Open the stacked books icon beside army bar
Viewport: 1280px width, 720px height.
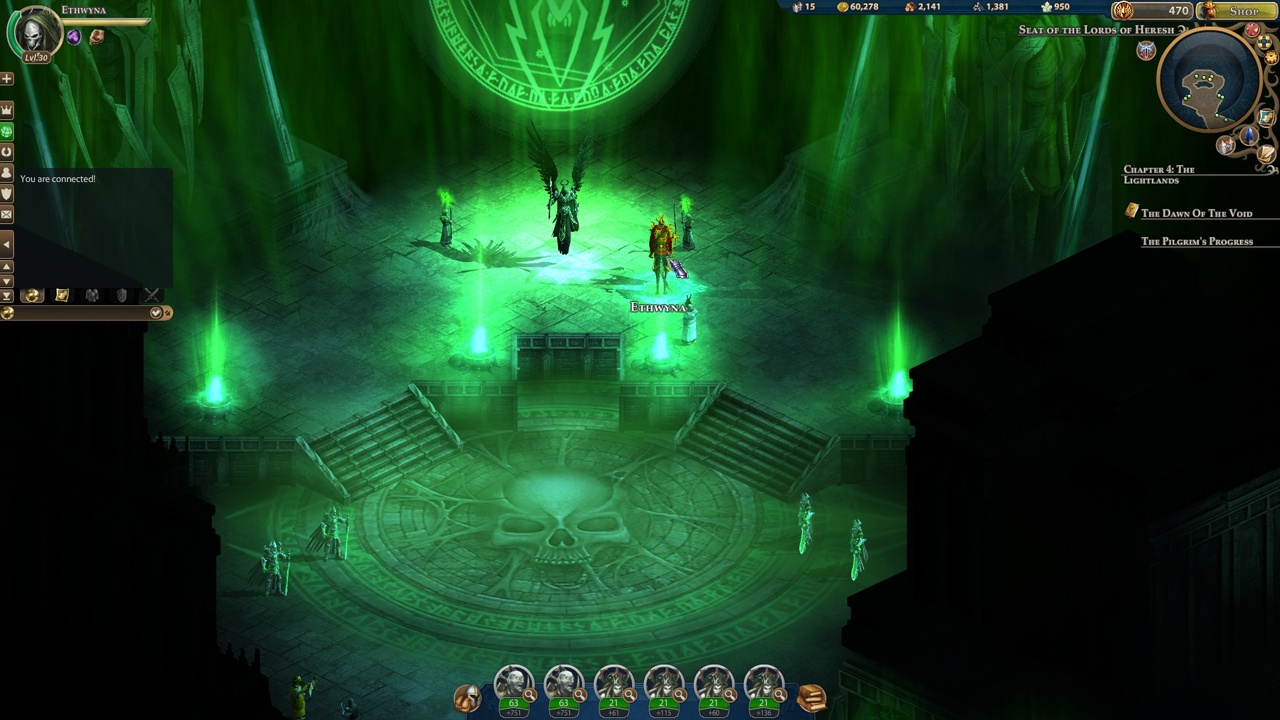(811, 697)
